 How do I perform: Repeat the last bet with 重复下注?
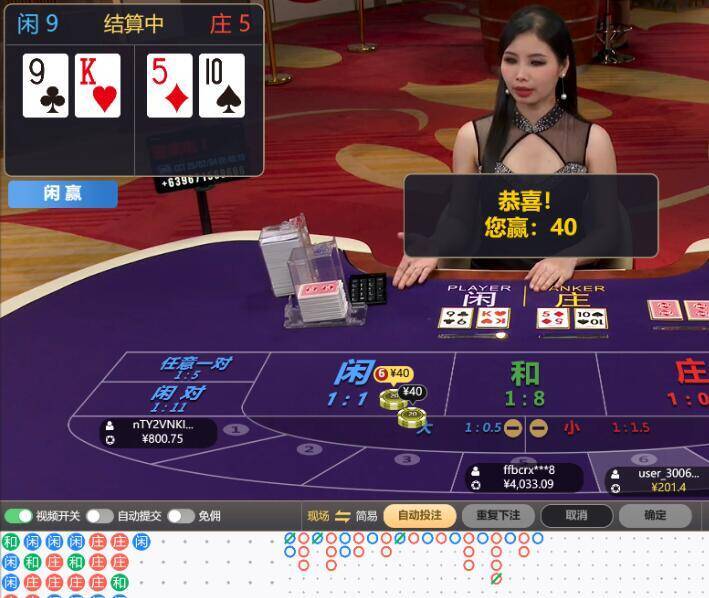pos(498,516)
